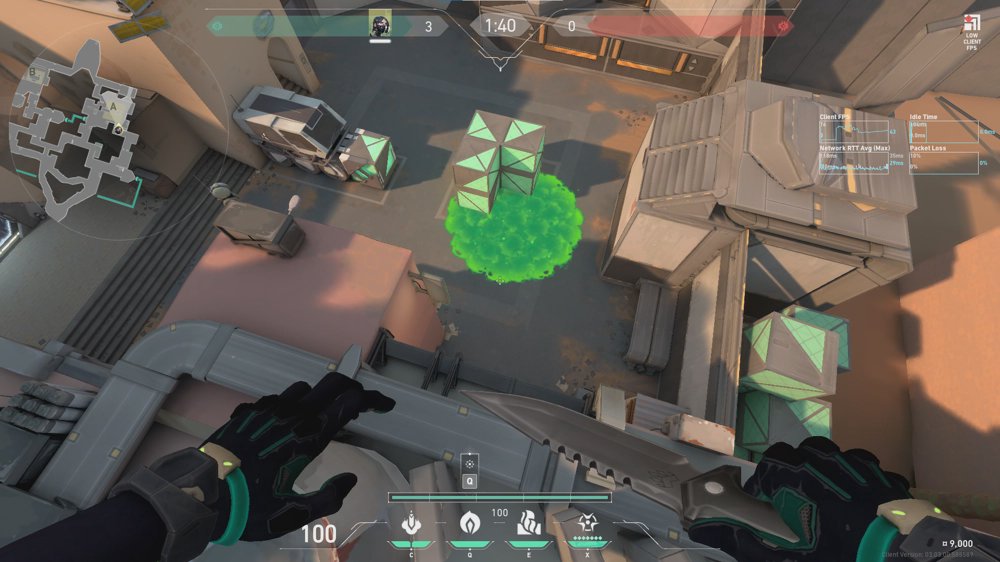
Task: Click the Viper agent portrait in top bar
Action: pos(380,25)
